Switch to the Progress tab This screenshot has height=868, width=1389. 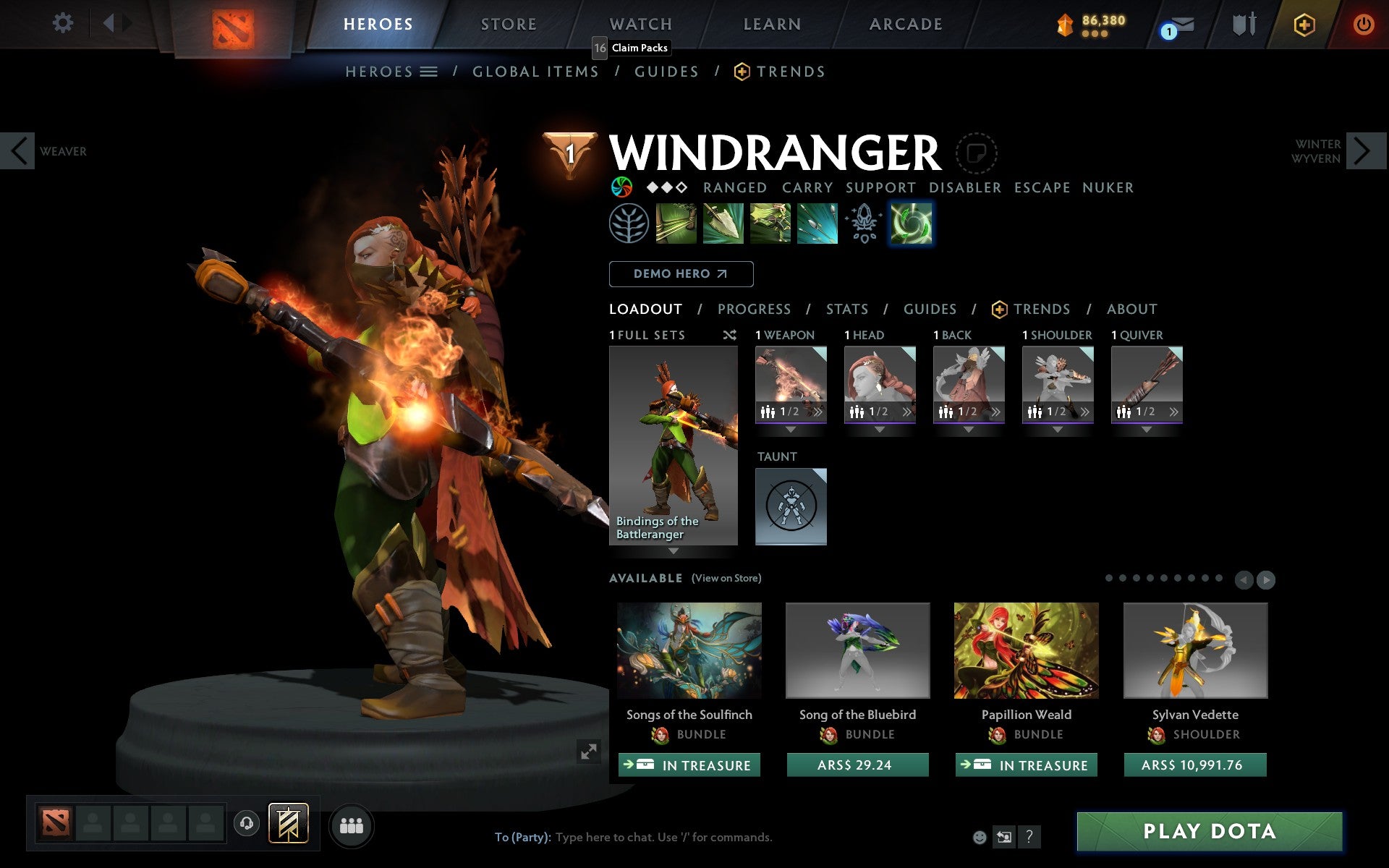[754, 309]
